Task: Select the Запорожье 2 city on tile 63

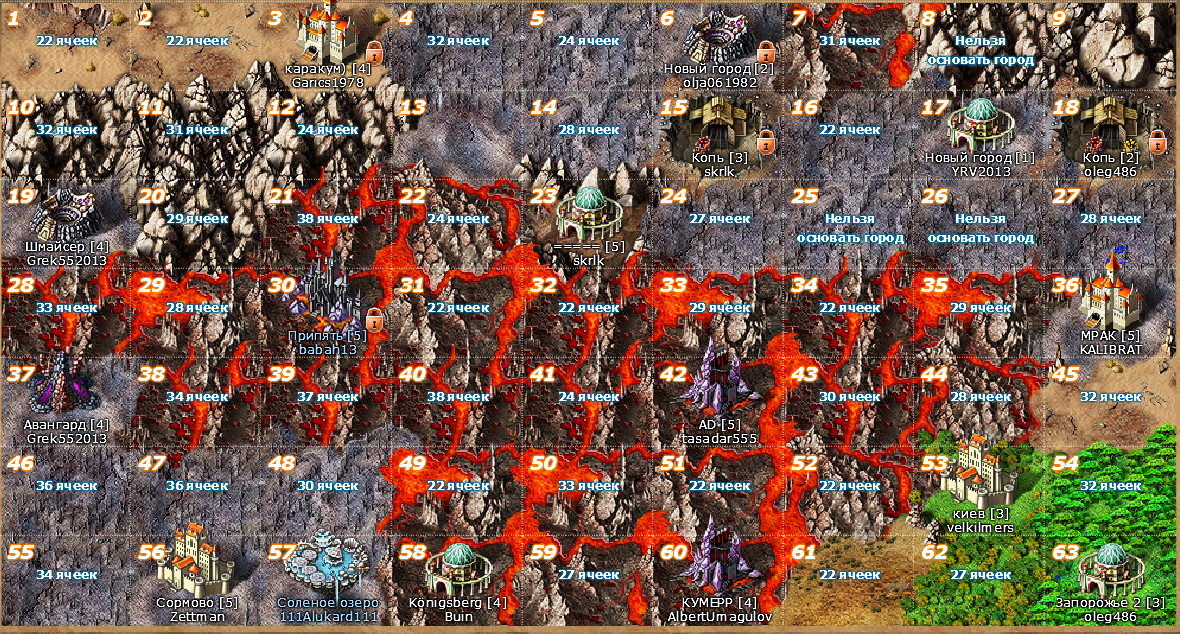Action: (x=1111, y=565)
